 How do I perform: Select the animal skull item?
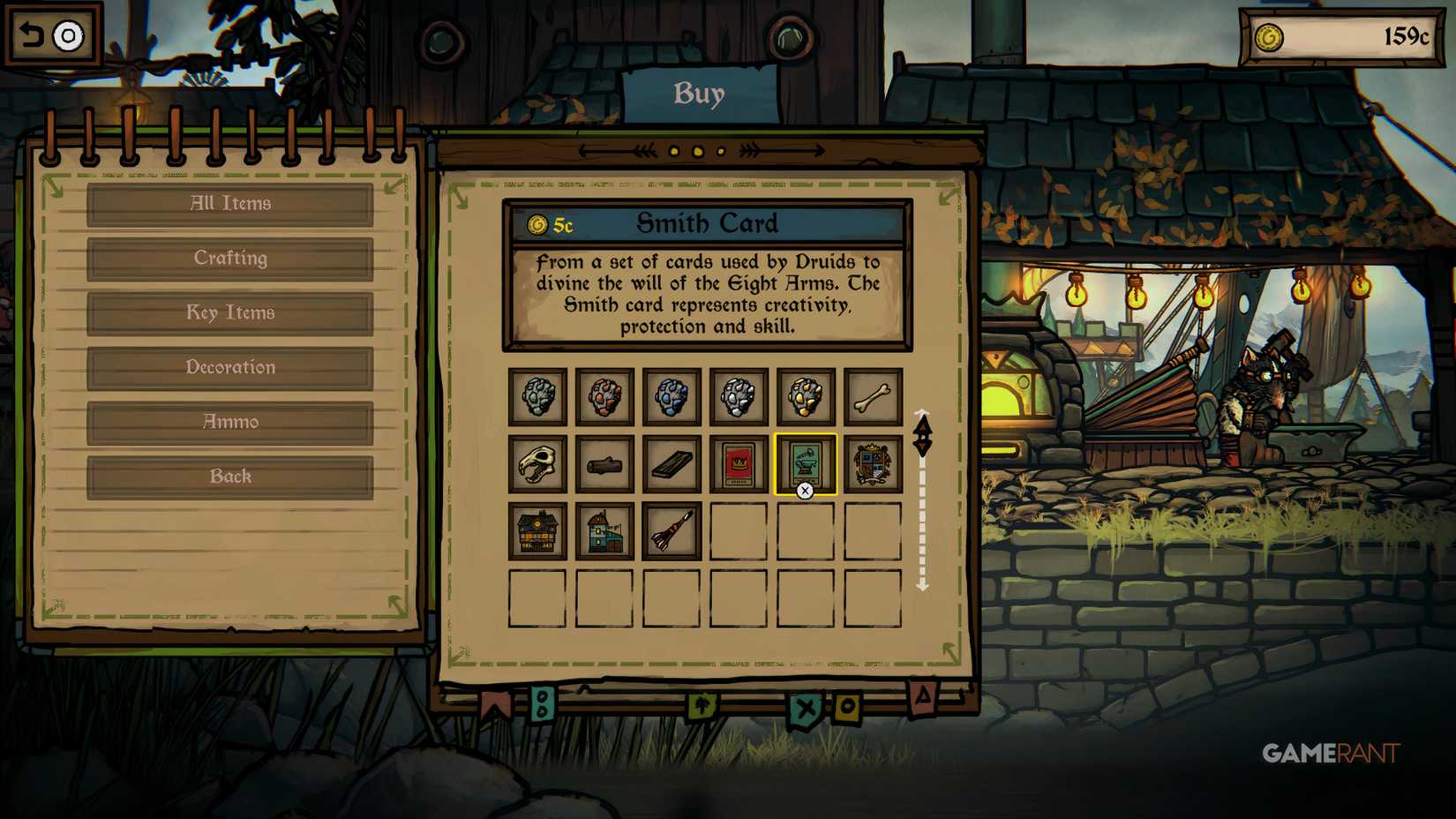pos(538,463)
